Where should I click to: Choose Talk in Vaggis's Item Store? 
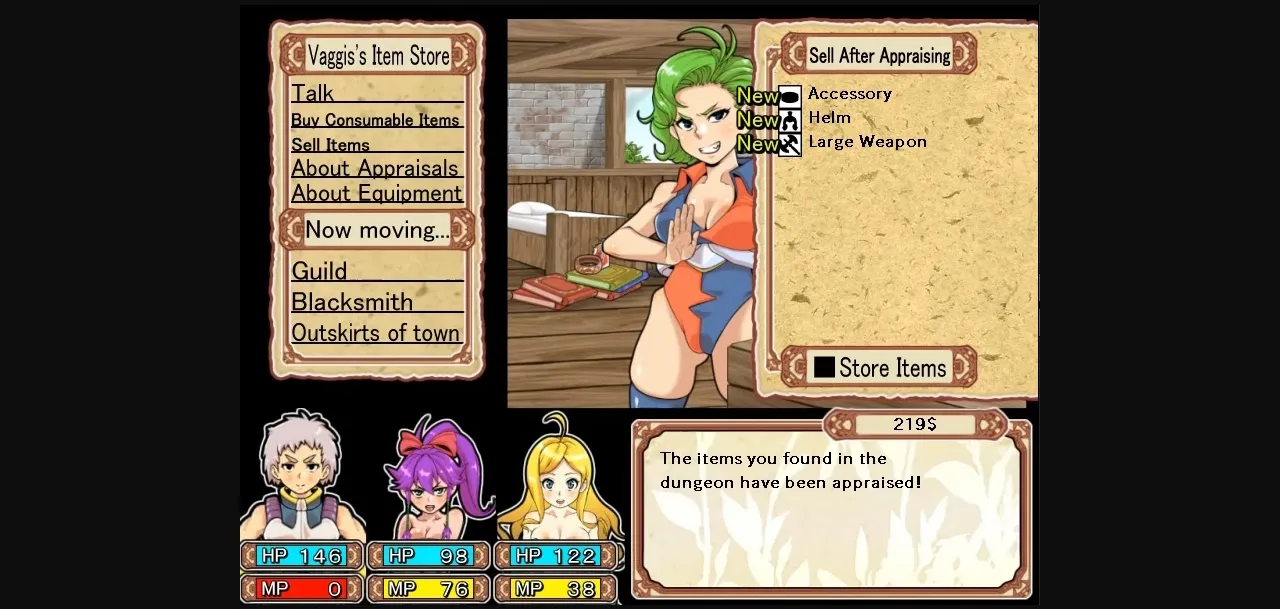click(313, 93)
